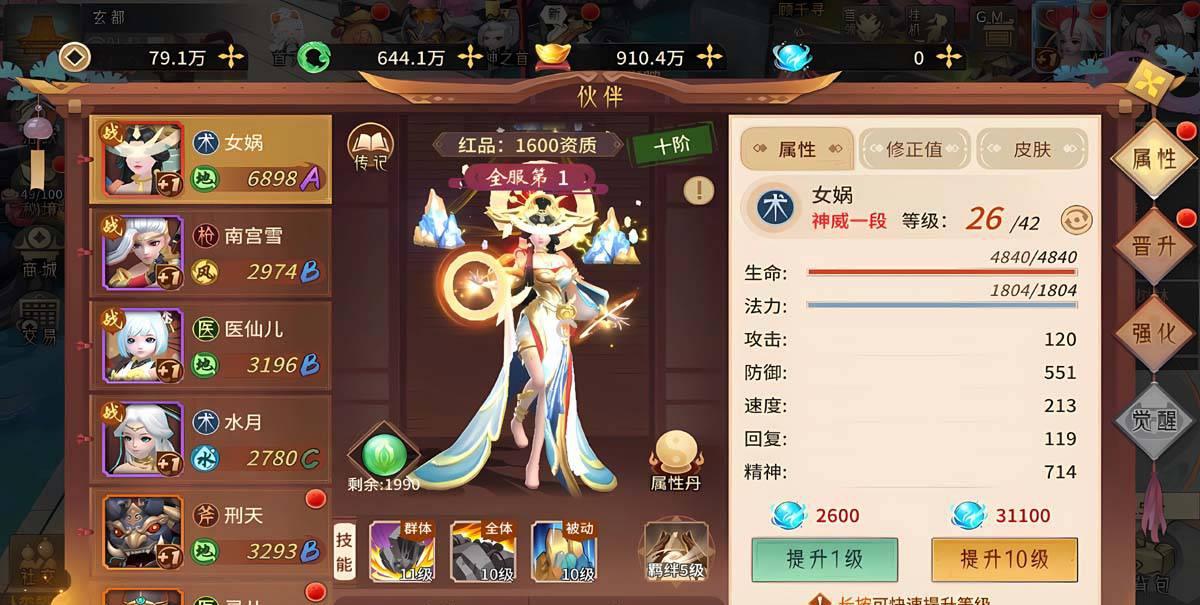Select the 全体 skill icon
Image resolution: width=1200 pixels, height=605 pixels.
tap(482, 551)
